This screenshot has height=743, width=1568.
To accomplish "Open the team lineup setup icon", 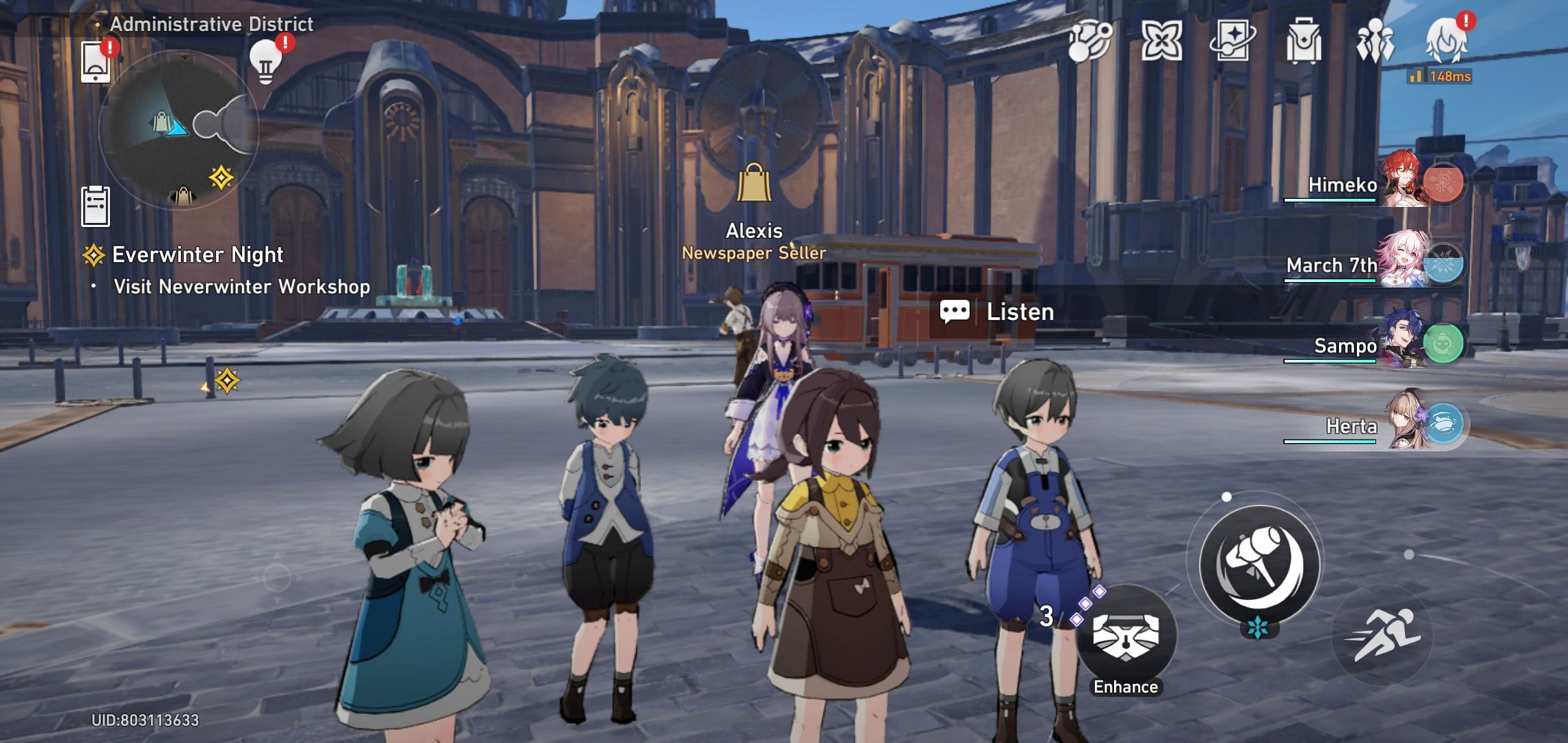I will click(x=1375, y=41).
